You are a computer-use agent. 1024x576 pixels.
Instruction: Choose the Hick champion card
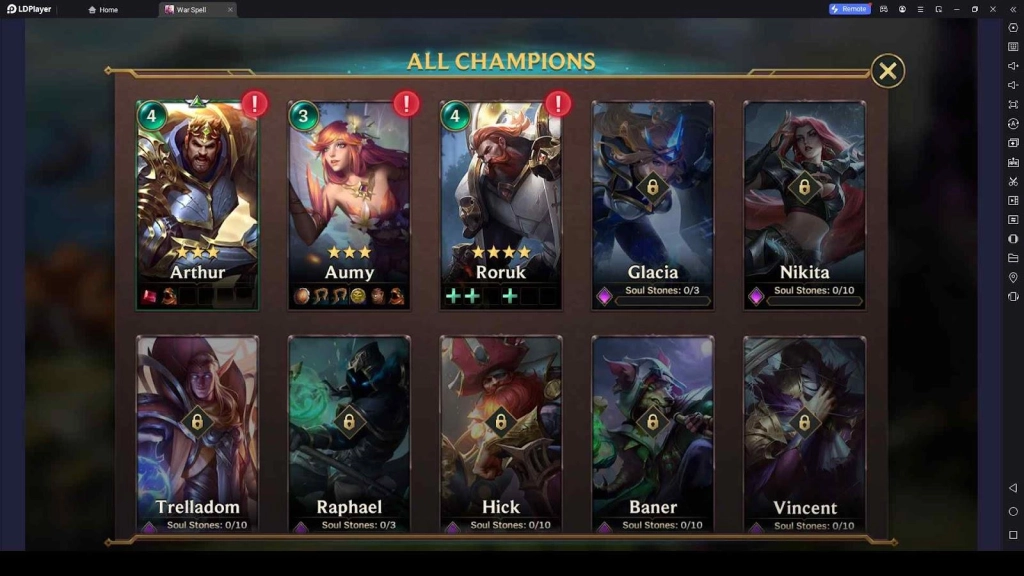pyautogui.click(x=501, y=432)
